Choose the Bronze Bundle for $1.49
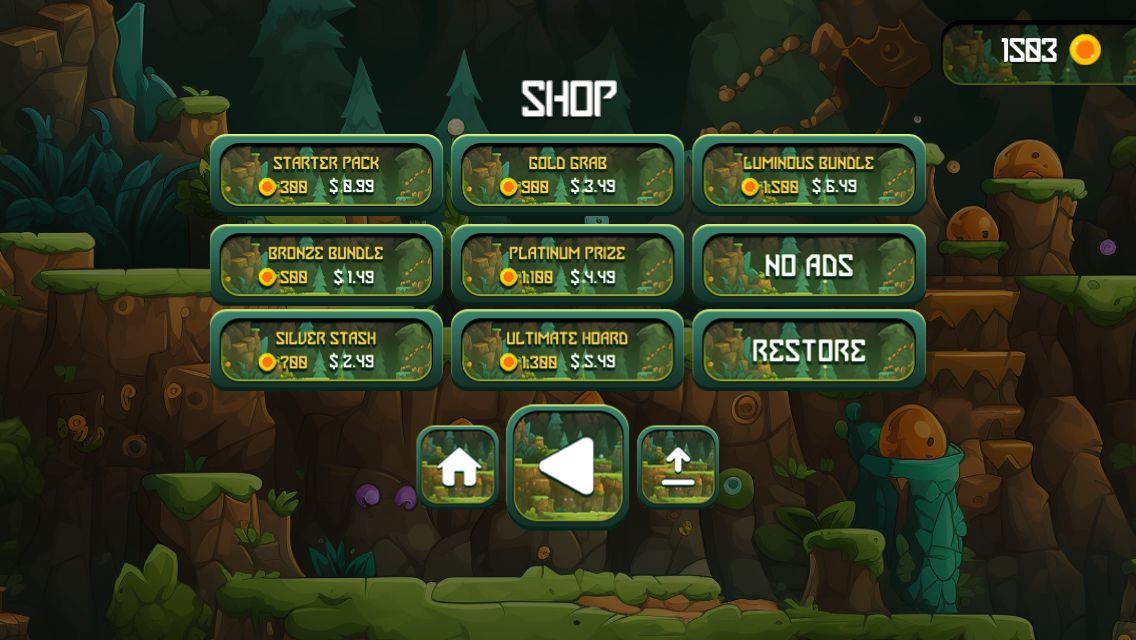The width and height of the screenshot is (1136, 640). coord(326,265)
